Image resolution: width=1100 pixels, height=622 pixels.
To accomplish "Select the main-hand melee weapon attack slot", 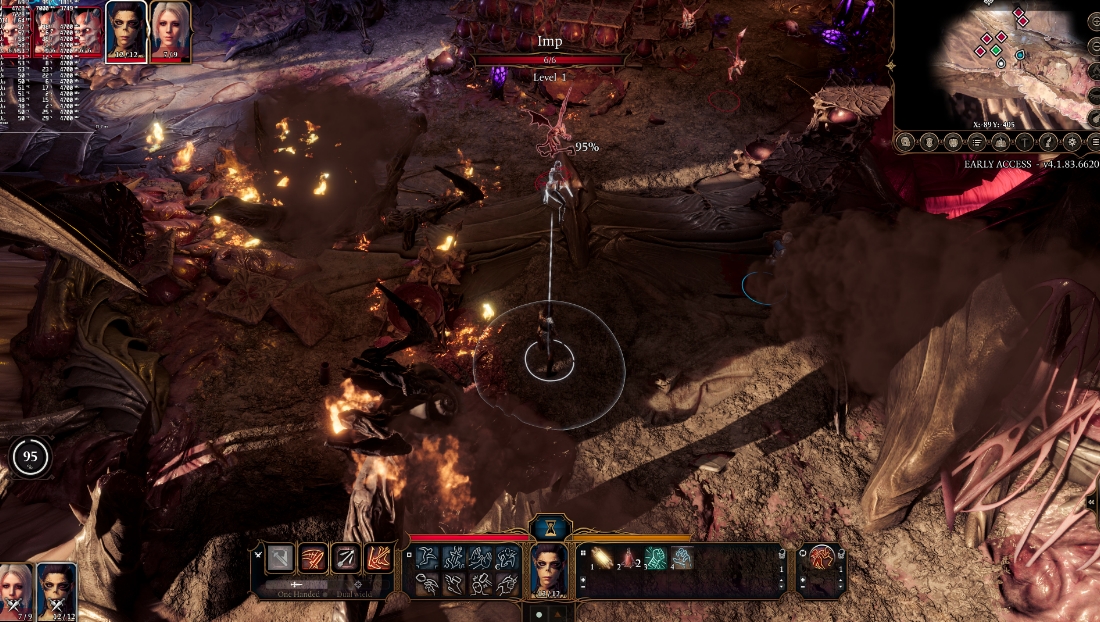I will pos(281,559).
